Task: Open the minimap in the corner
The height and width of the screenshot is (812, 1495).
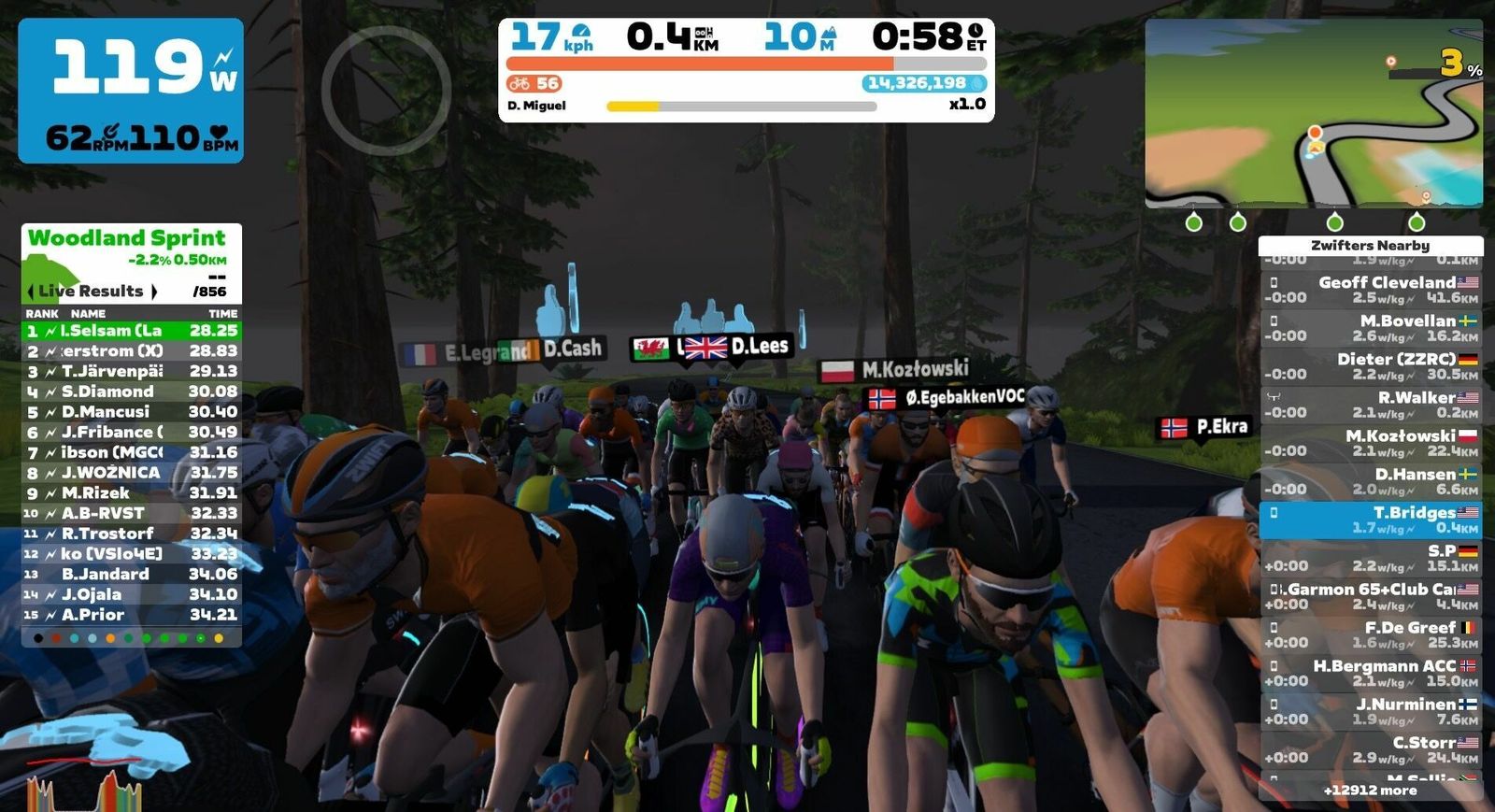Action: (1313, 112)
